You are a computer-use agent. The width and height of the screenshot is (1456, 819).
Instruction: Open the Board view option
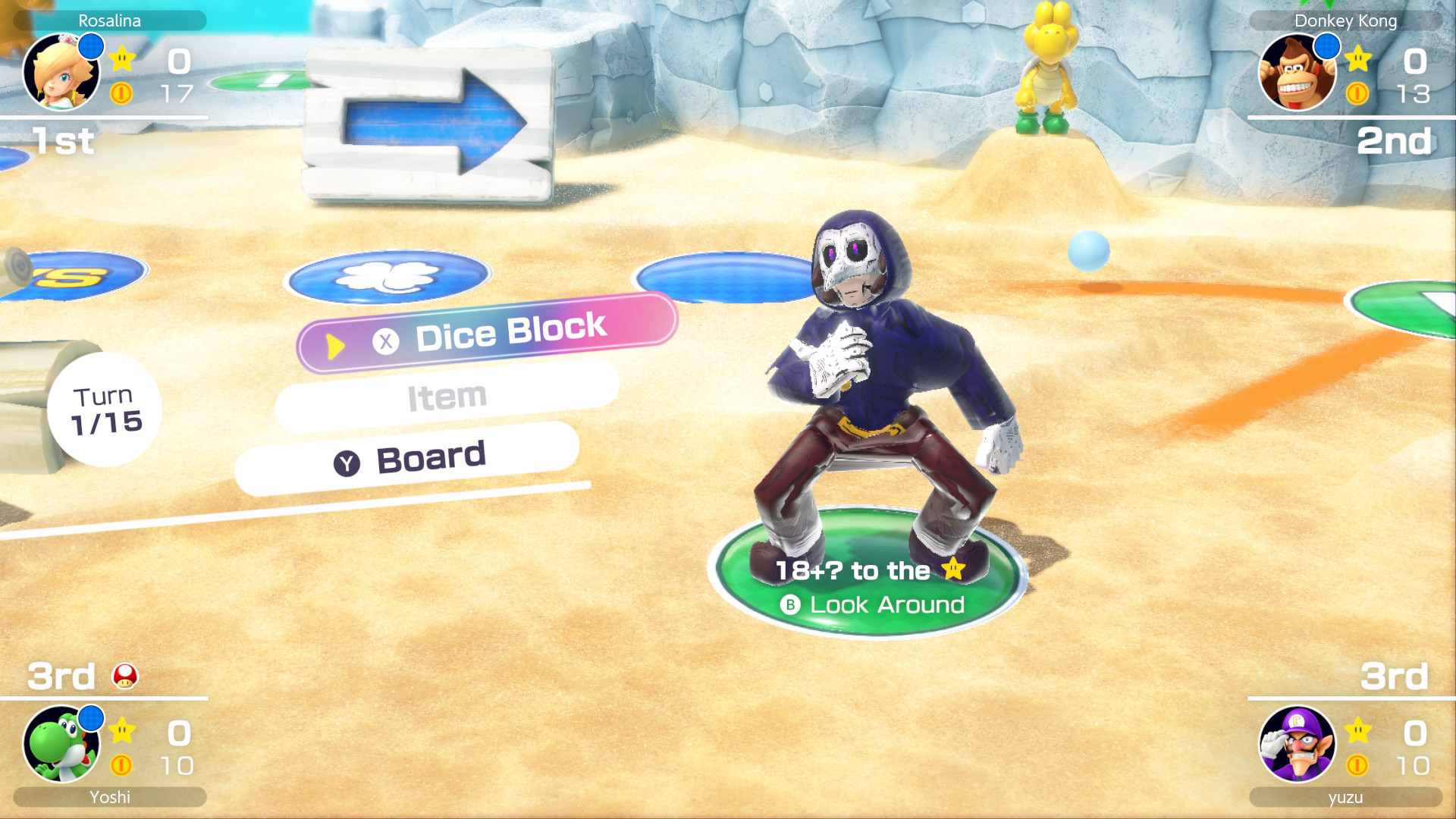[431, 456]
